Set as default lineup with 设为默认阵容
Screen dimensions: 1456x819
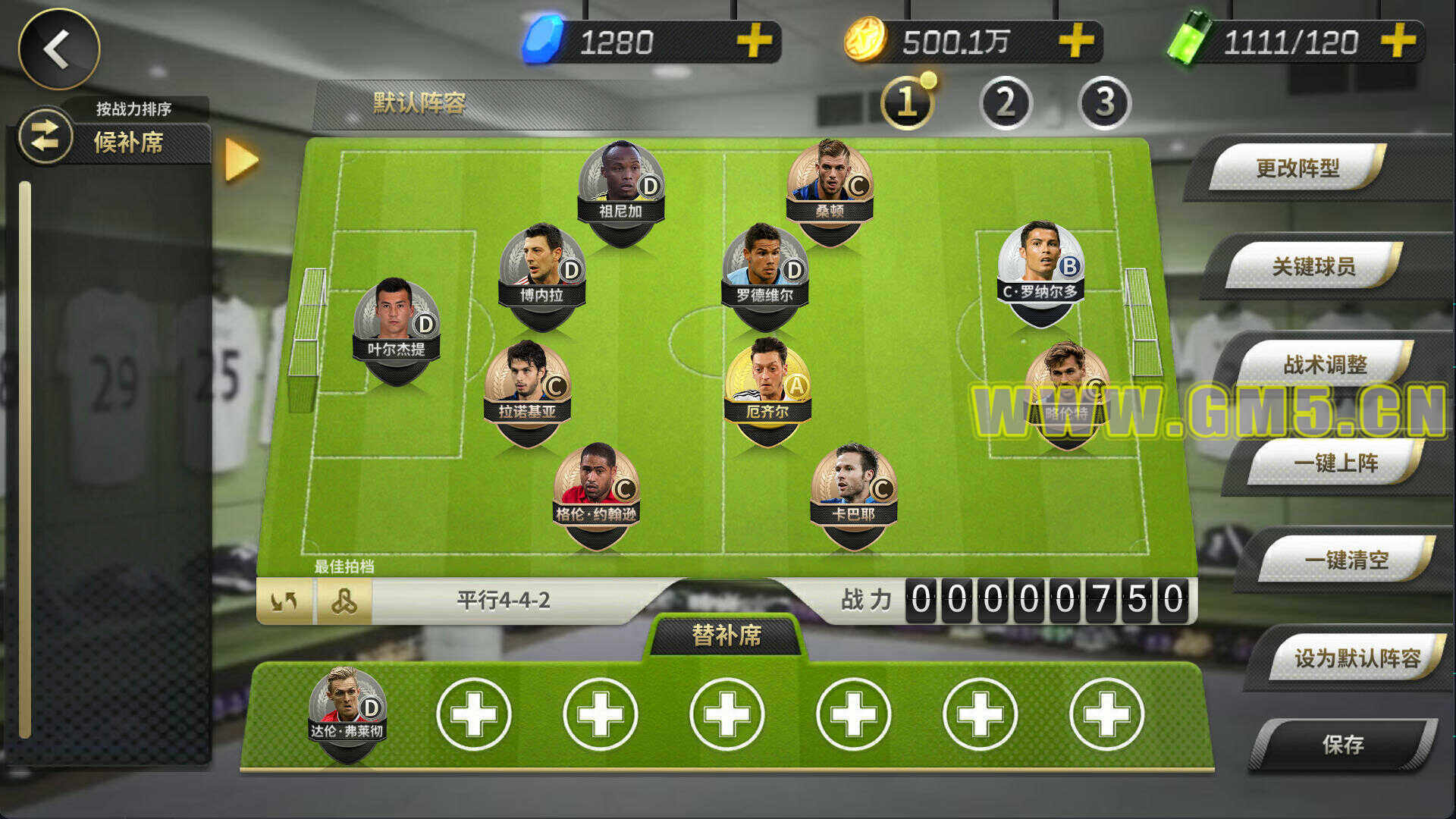pyautogui.click(x=1357, y=658)
